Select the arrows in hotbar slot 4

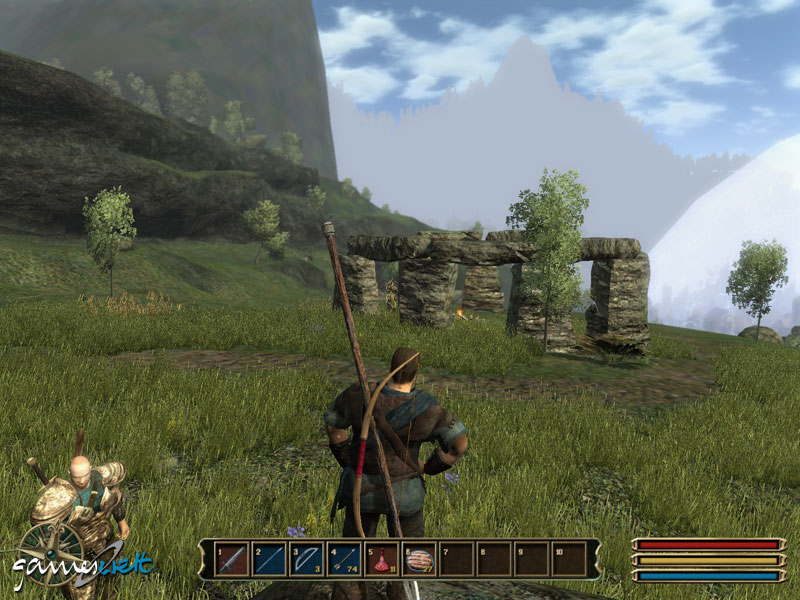[x=344, y=560]
